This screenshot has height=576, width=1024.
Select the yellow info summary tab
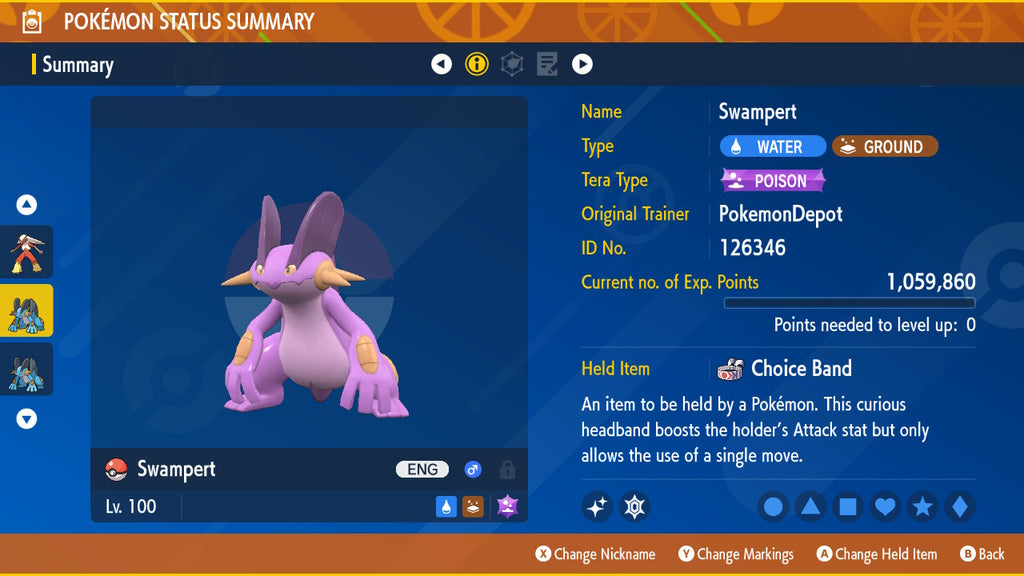point(477,65)
